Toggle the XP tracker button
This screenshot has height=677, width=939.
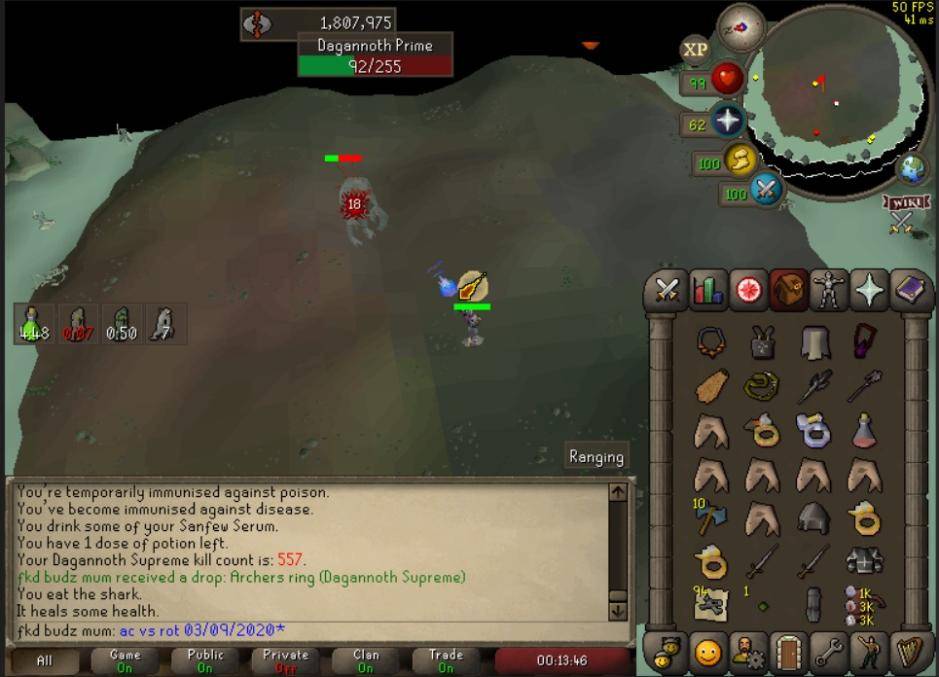pos(695,49)
